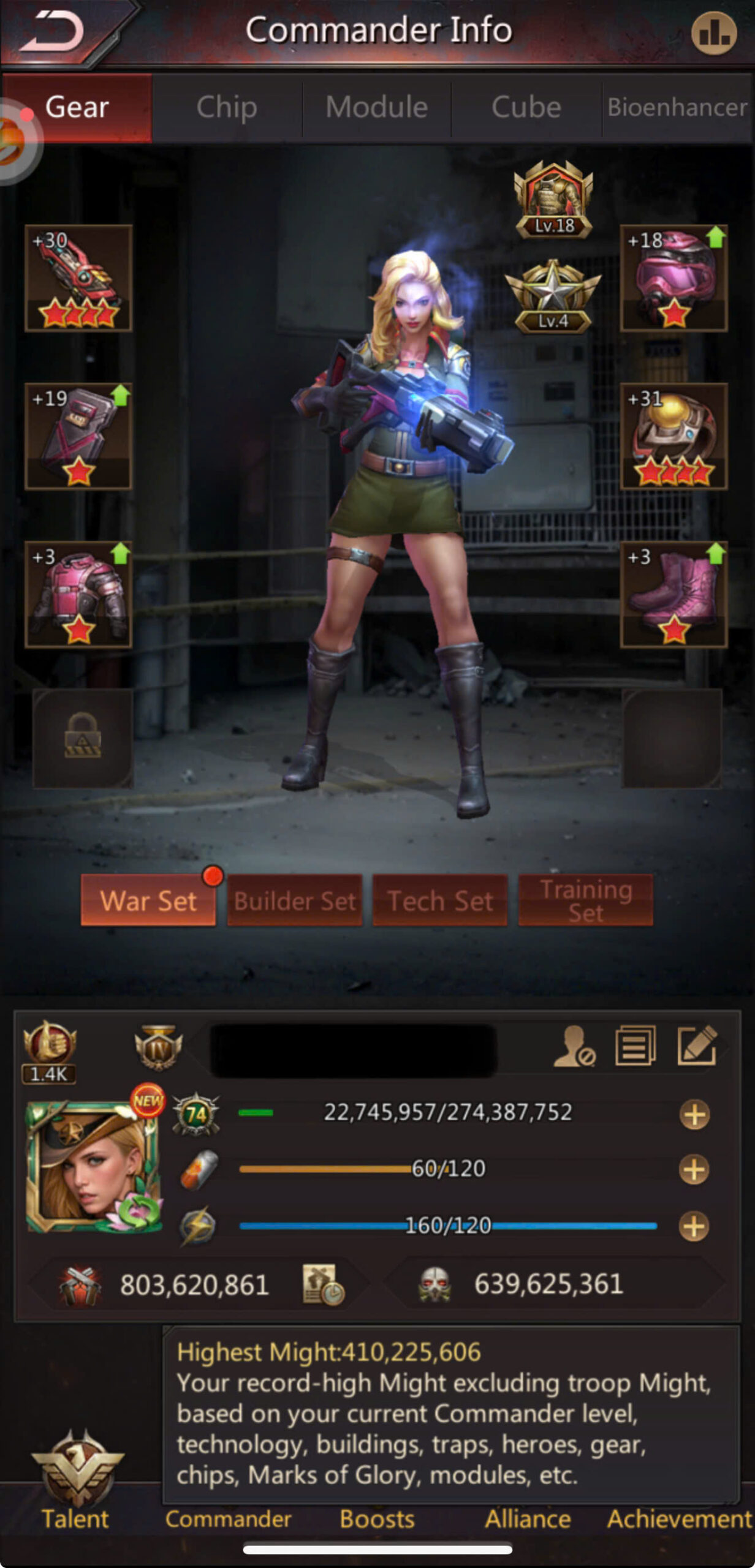This screenshot has height=1568, width=755.
Task: Open the +31 gold ring accessory slot
Action: tap(673, 436)
